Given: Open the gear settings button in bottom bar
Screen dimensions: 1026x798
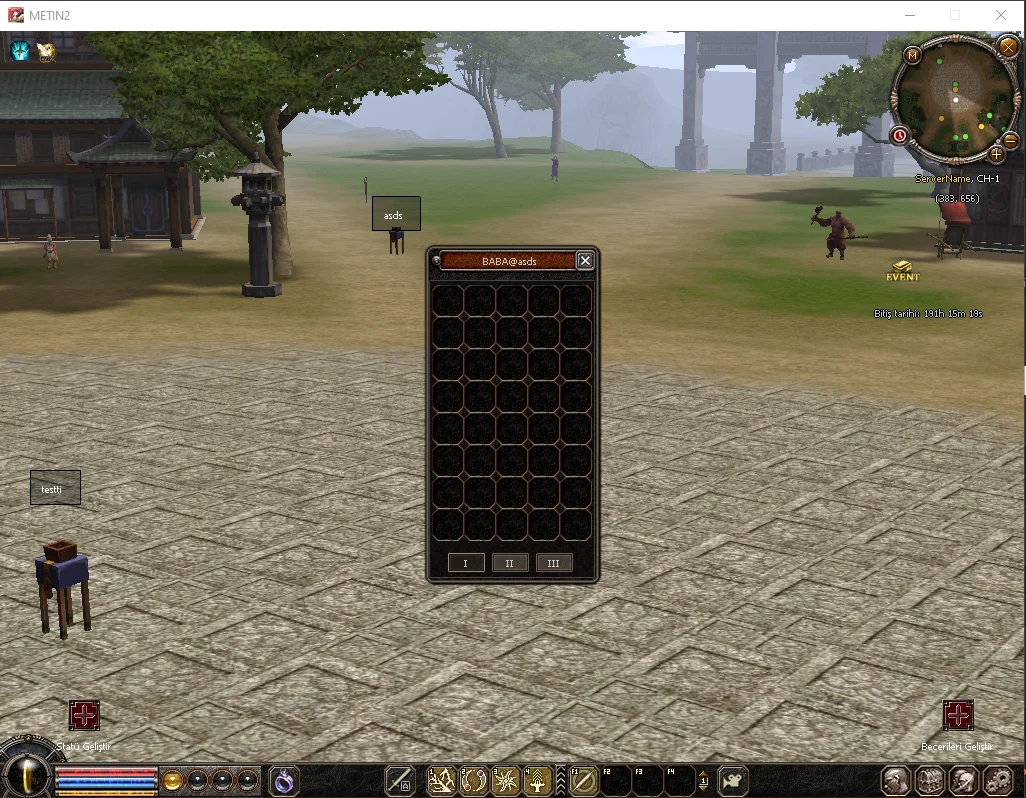Looking at the screenshot, I should pyautogui.click(x=997, y=780).
